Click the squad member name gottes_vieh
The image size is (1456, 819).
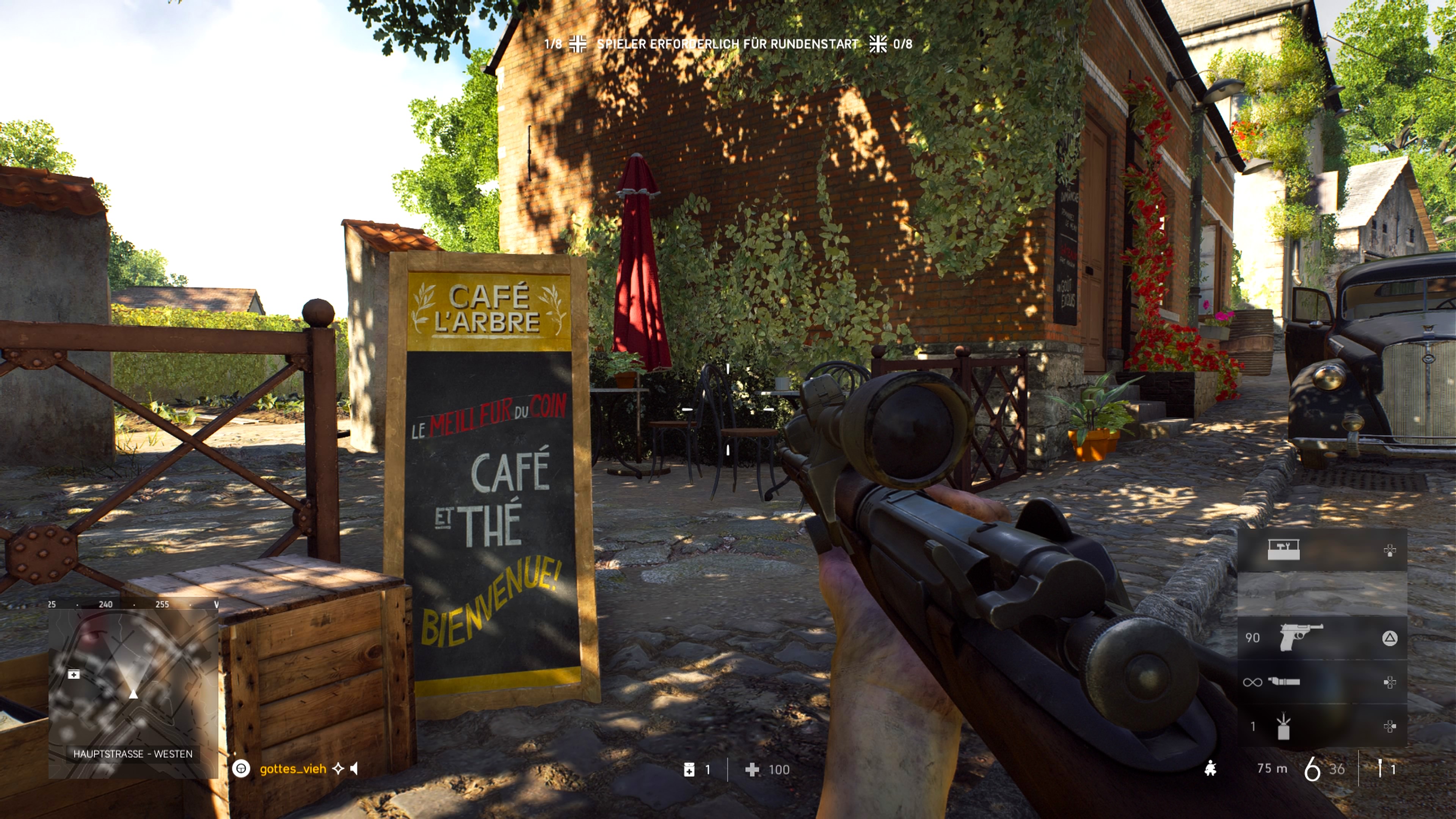(x=293, y=769)
